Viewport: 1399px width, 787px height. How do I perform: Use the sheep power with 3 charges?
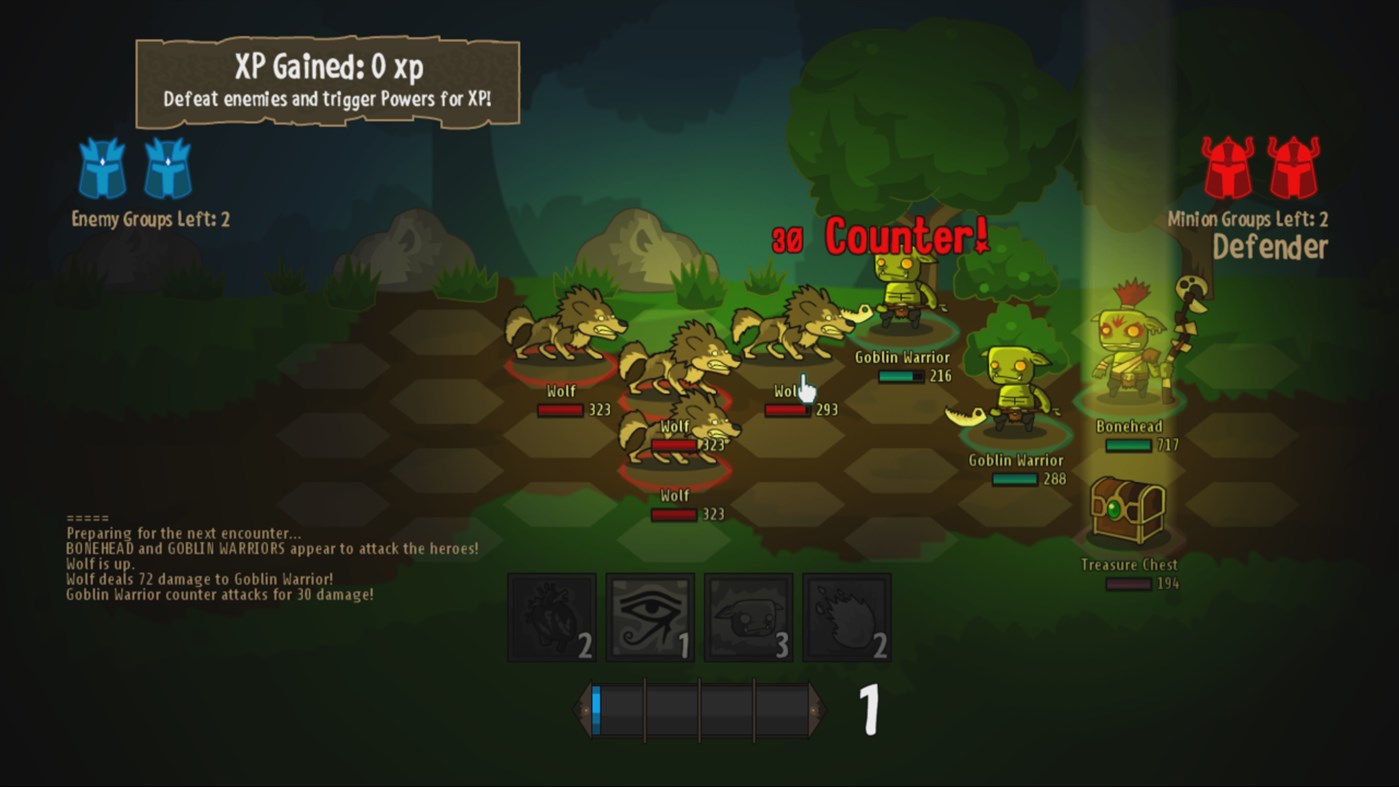pyautogui.click(x=748, y=615)
